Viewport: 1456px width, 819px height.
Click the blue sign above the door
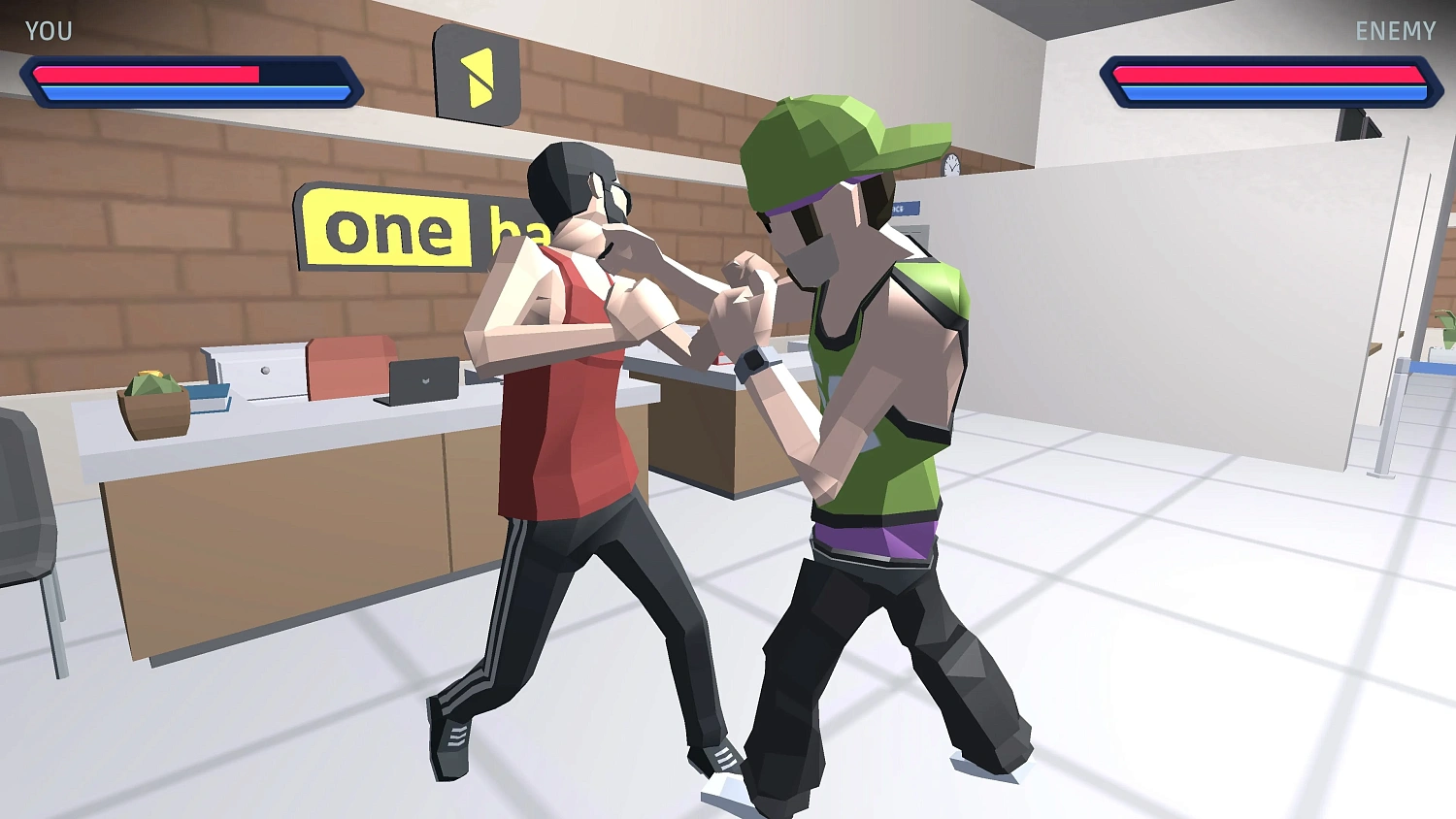[x=905, y=207]
